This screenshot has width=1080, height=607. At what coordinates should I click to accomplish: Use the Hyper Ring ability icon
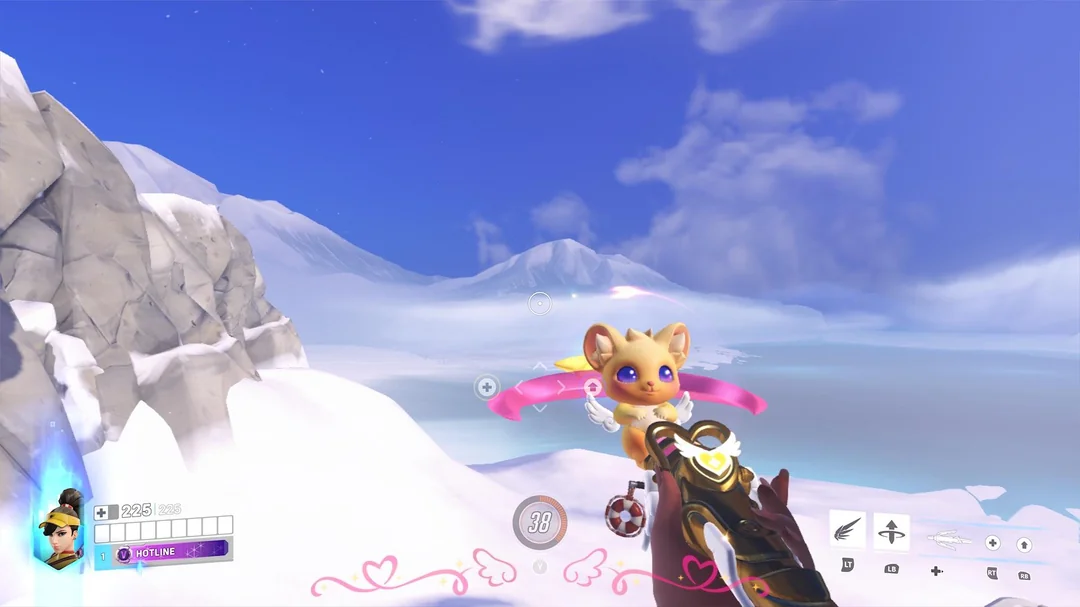891,530
